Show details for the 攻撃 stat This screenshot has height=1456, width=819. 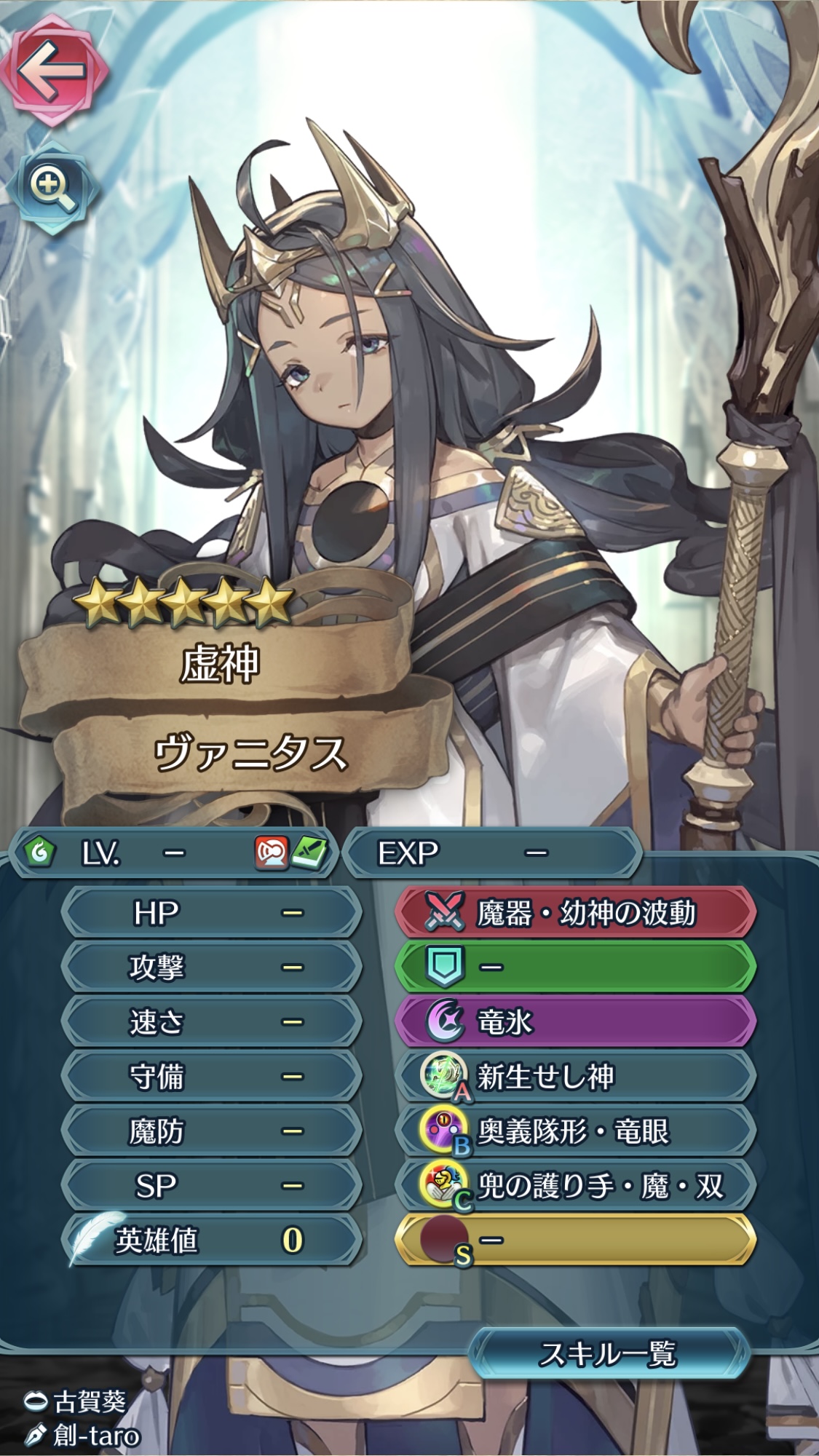click(211, 968)
